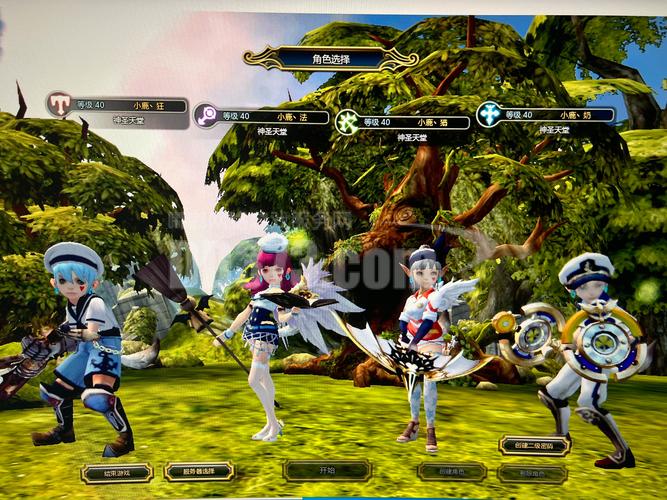Open 服务器选择 (Server Select)
Viewport: 667px width, 500px height.
click(x=198, y=471)
